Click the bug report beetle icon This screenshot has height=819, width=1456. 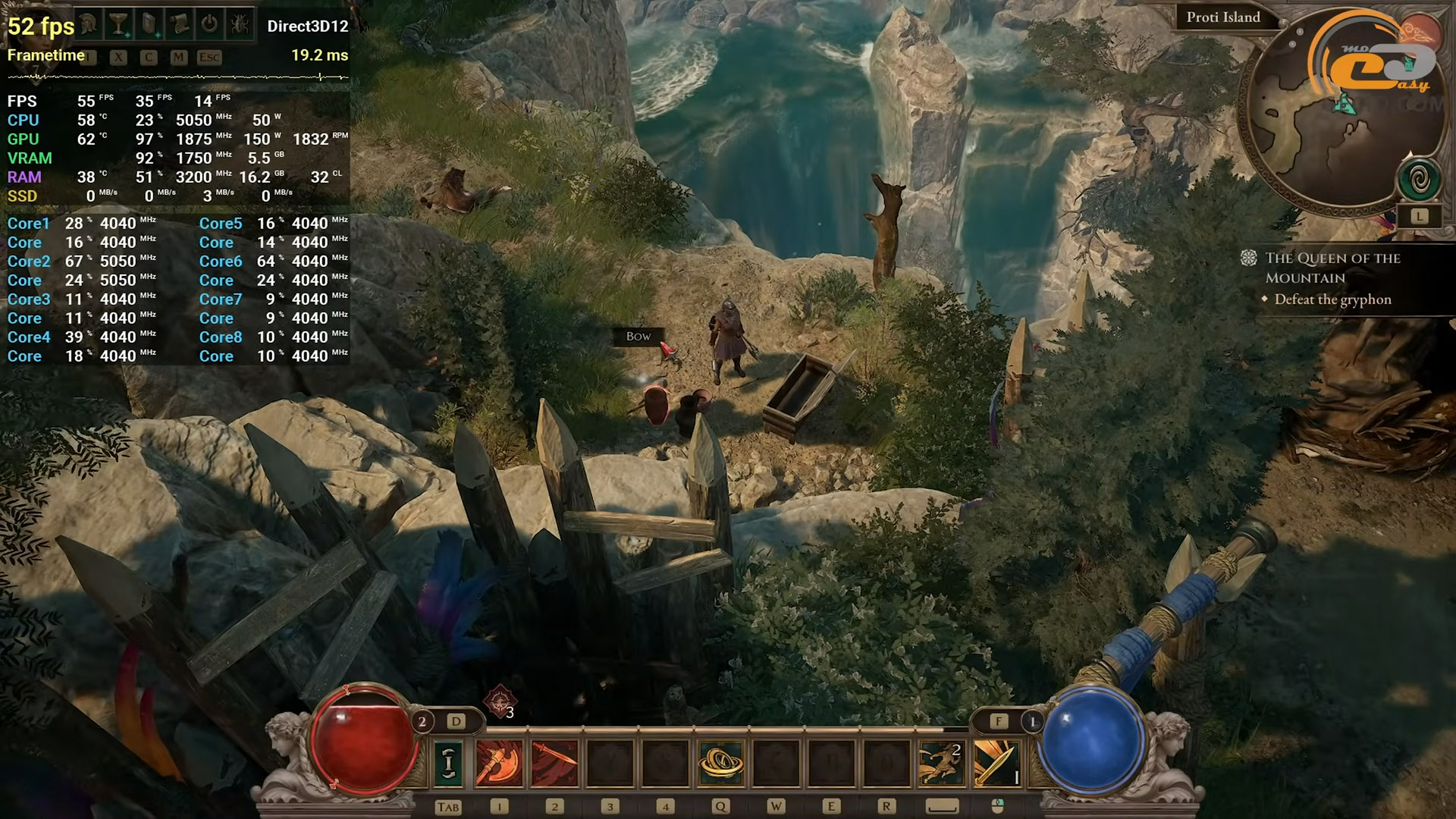click(240, 25)
